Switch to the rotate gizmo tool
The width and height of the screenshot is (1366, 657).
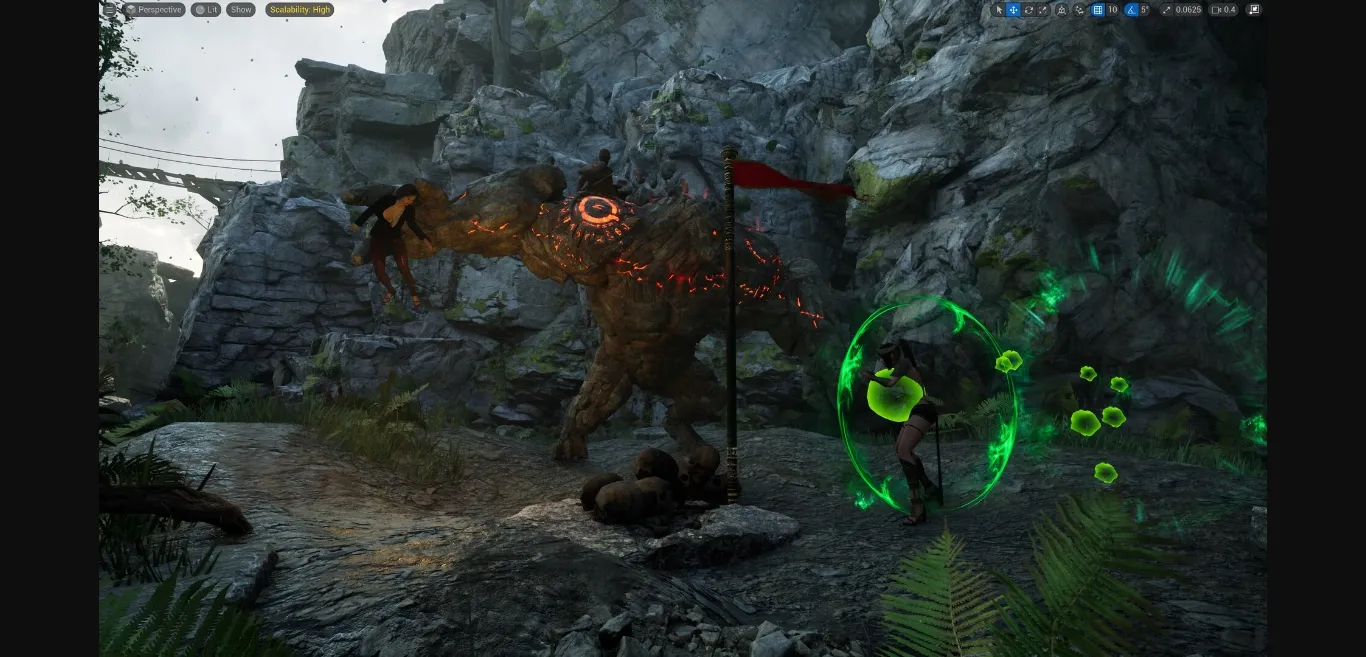pyautogui.click(x=1028, y=10)
